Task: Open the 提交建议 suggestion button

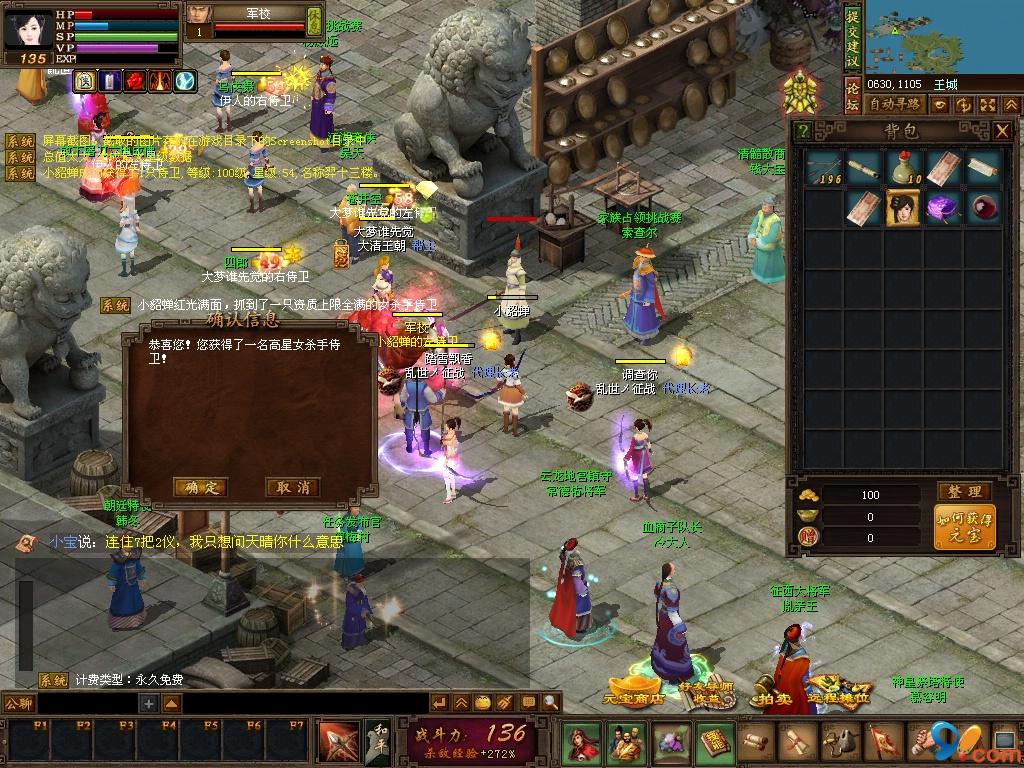Action: (x=852, y=35)
